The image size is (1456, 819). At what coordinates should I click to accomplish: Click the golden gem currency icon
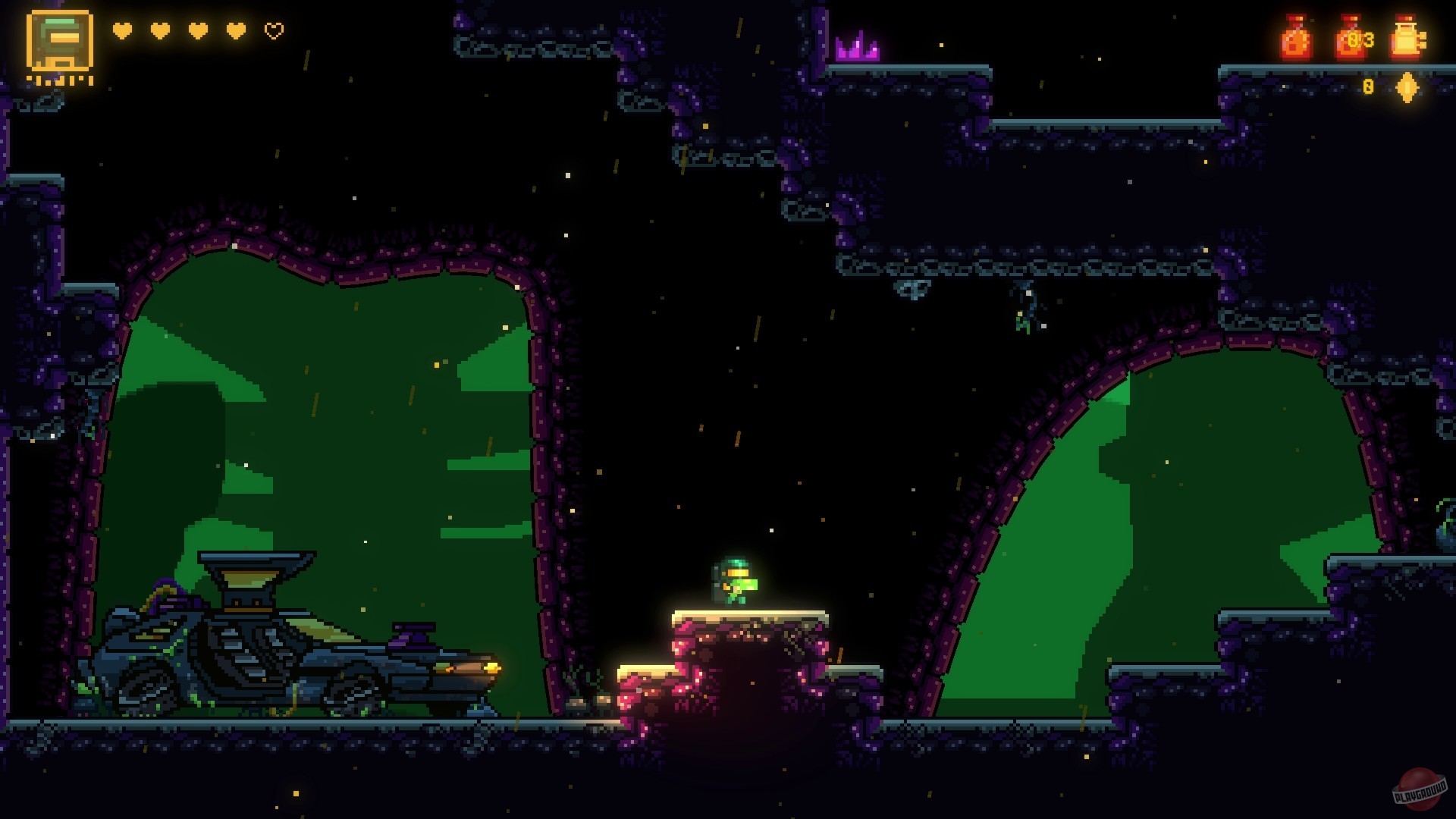coord(1405,86)
